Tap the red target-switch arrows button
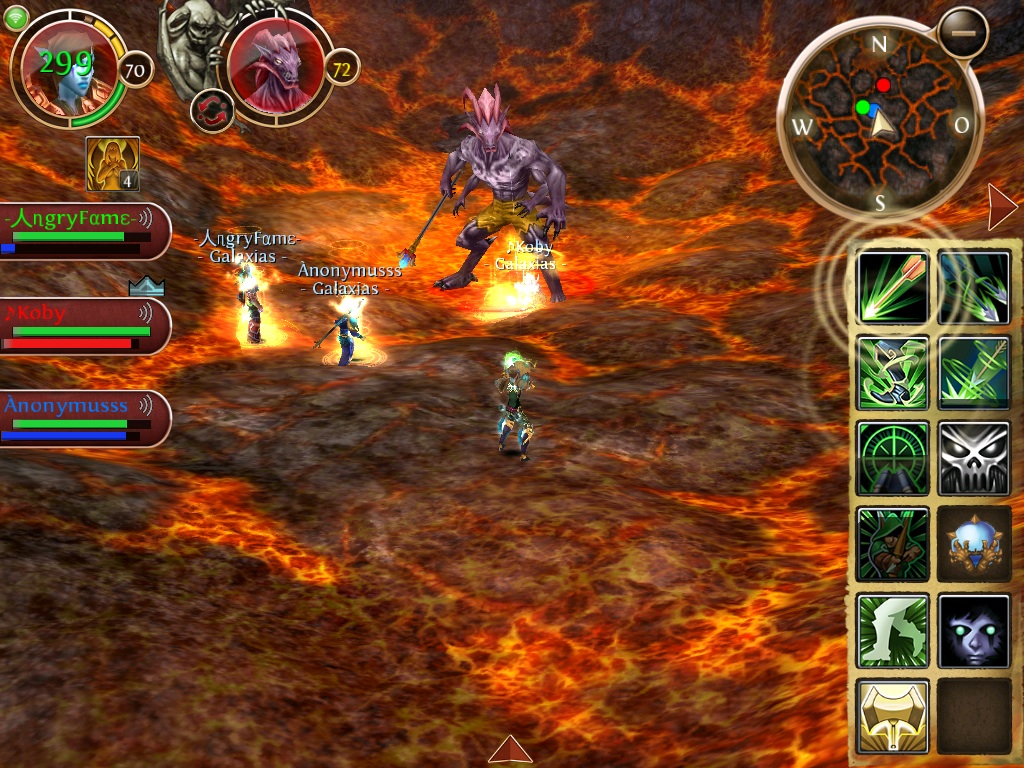The height and width of the screenshot is (768, 1024). pos(212,109)
